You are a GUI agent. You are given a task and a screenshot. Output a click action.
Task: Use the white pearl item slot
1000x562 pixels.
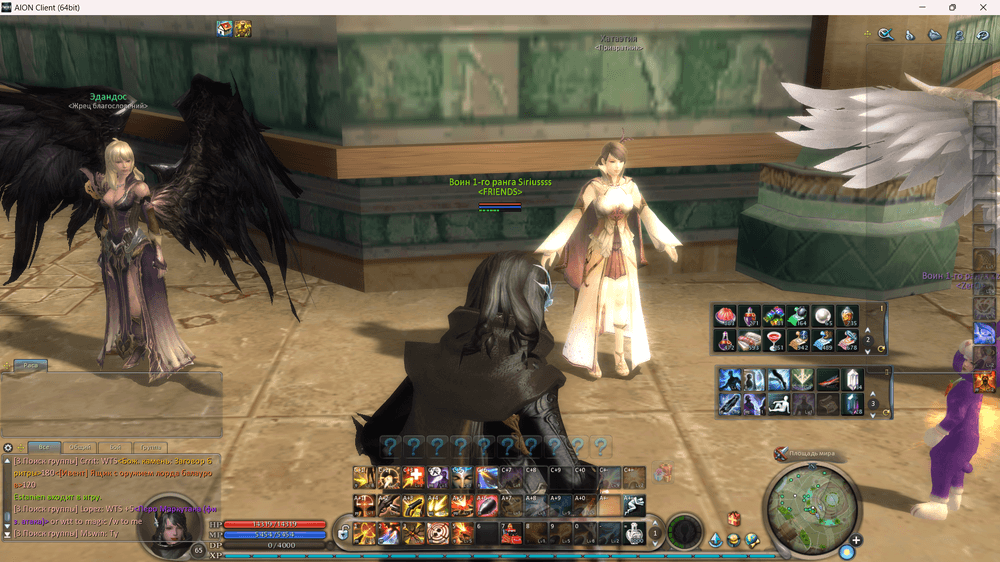coord(823,317)
